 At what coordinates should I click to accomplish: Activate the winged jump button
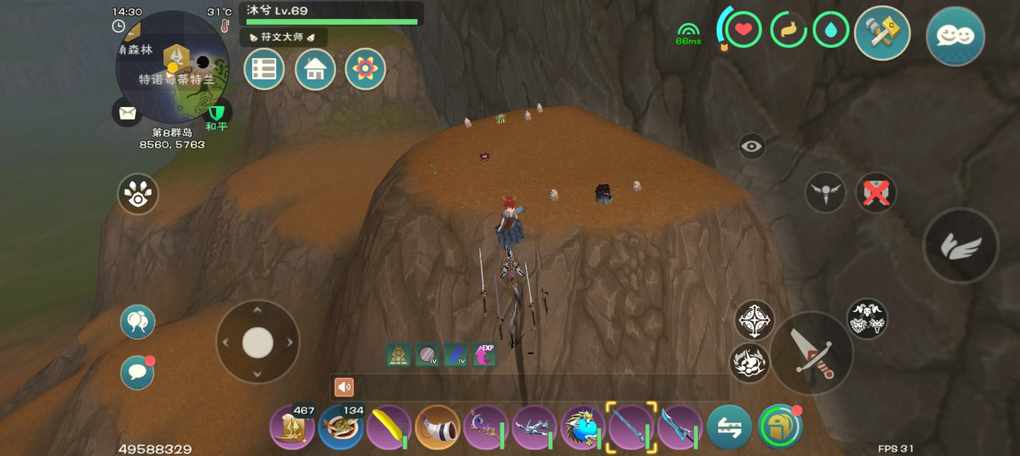pyautogui.click(x=960, y=245)
